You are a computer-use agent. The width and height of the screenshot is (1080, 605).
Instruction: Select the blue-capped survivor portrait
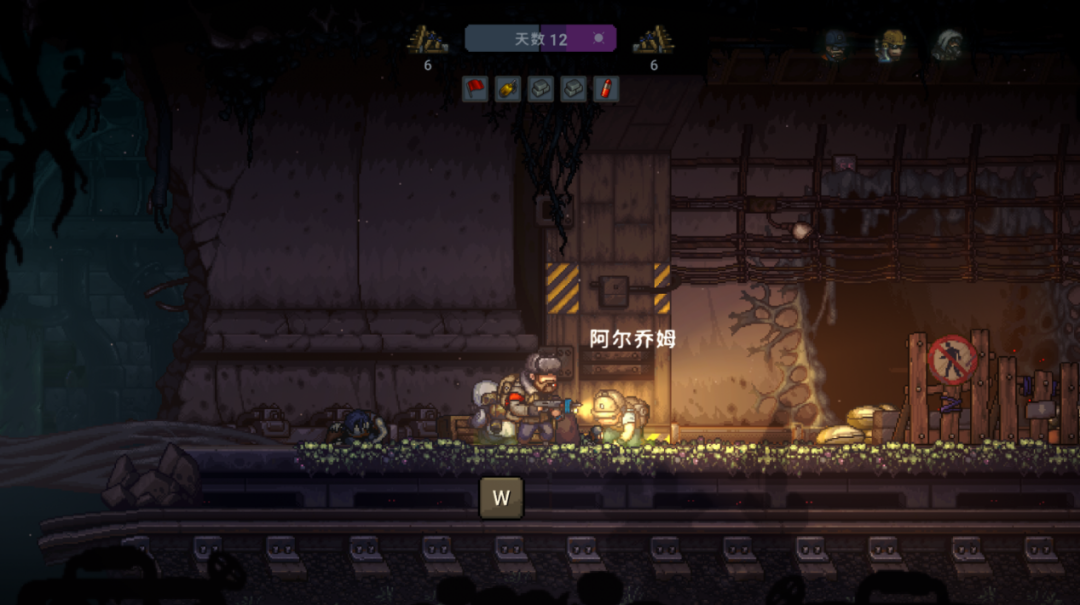click(836, 45)
